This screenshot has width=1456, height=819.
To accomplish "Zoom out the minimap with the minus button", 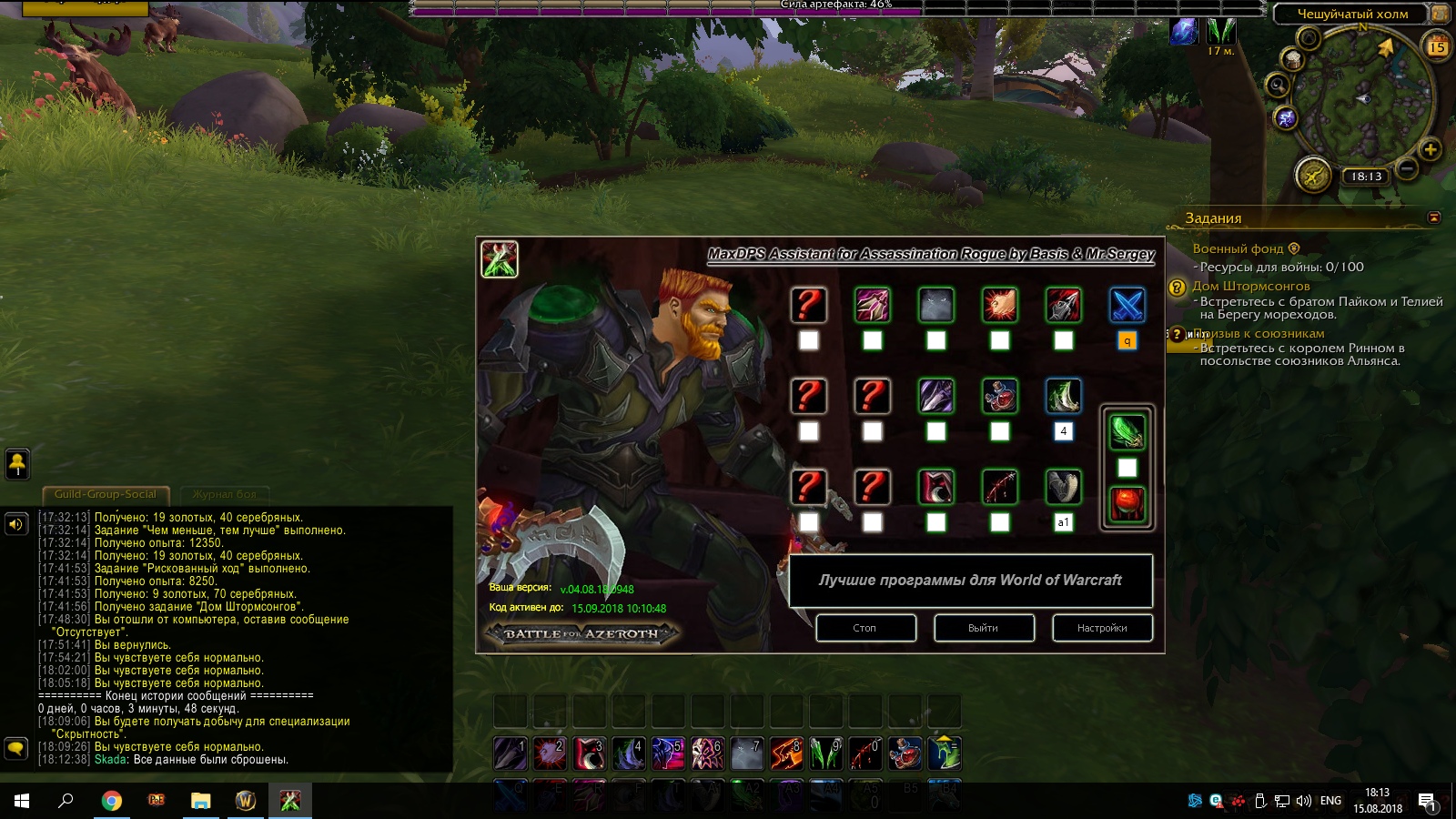I will point(1407,169).
